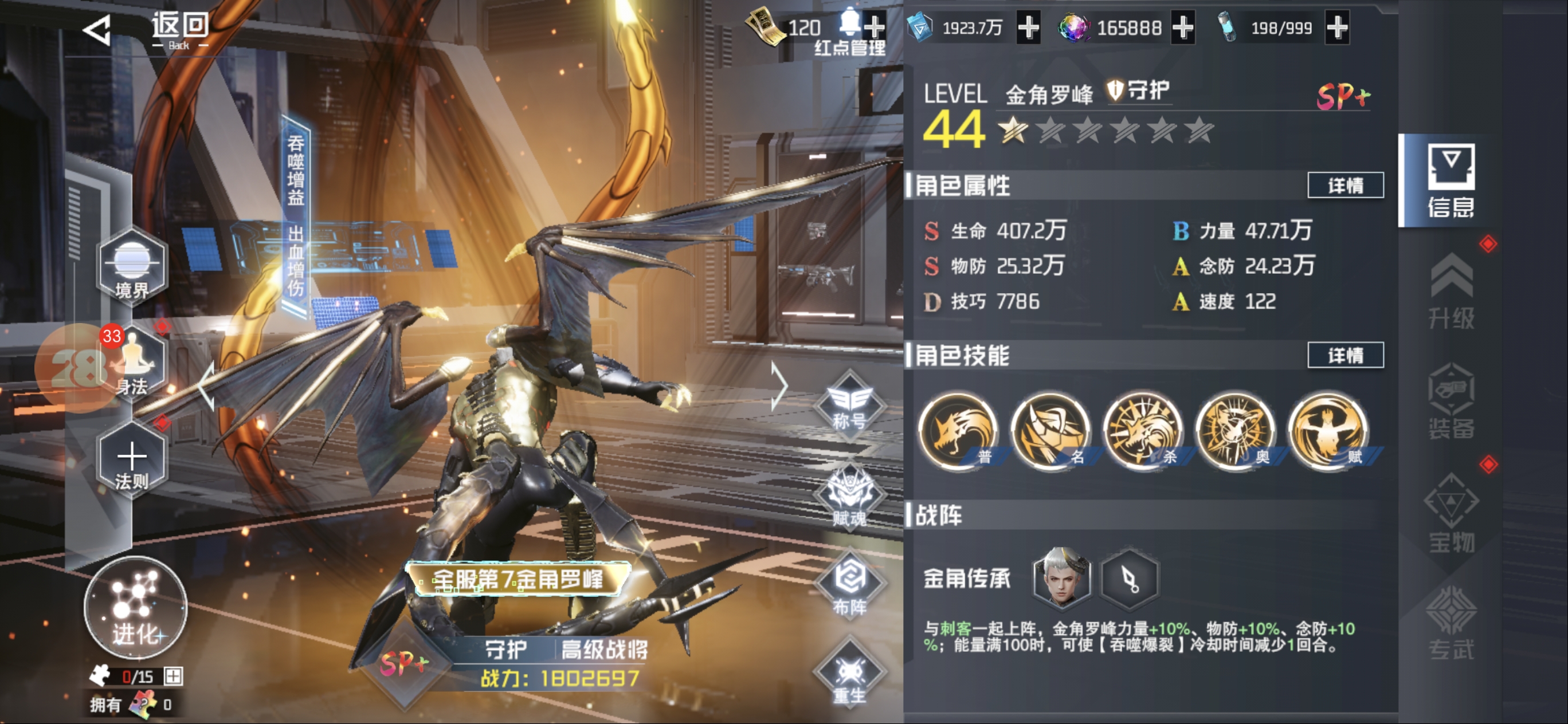Select the 赋 passive skill icon
Screen dimensions: 1568x724
[x=1328, y=431]
